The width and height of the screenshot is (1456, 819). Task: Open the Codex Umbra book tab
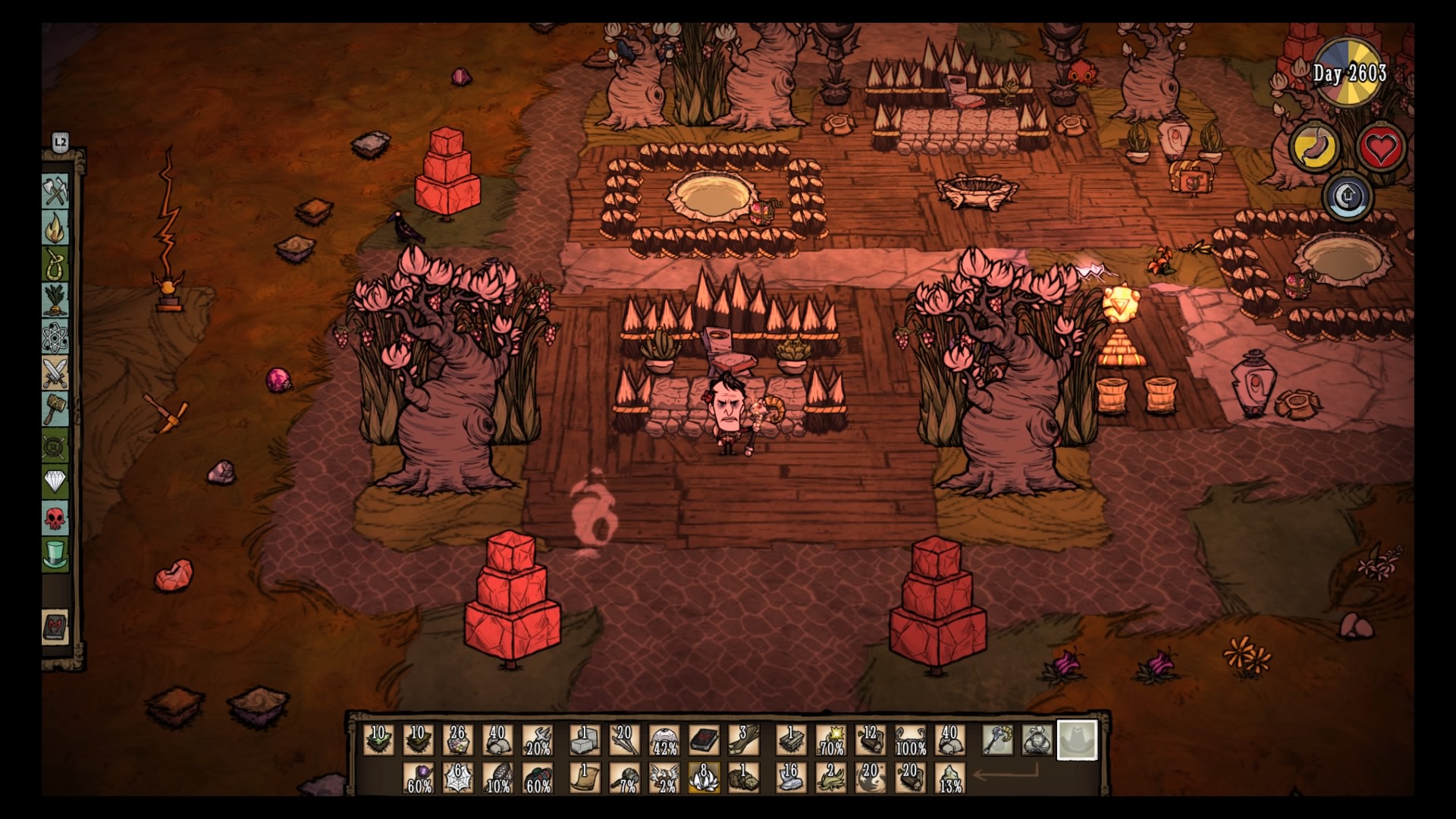55,628
